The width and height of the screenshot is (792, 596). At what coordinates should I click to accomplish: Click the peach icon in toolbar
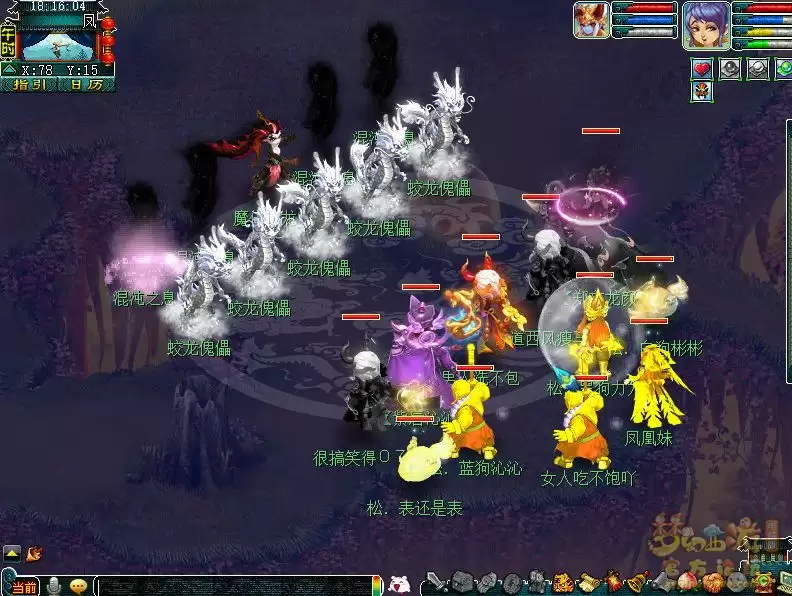pyautogui.click(x=688, y=582)
